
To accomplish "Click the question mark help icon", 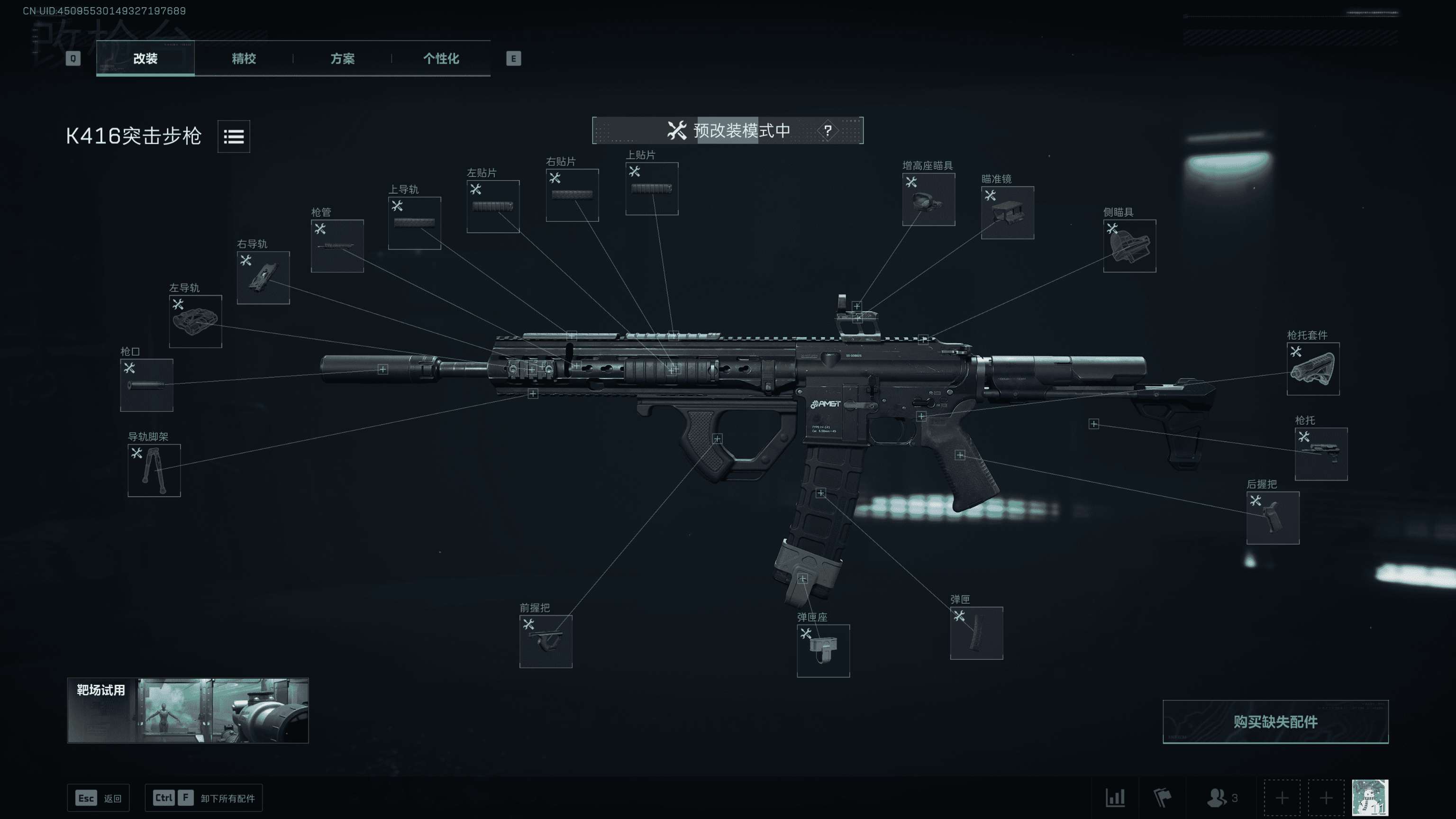I will [828, 130].
